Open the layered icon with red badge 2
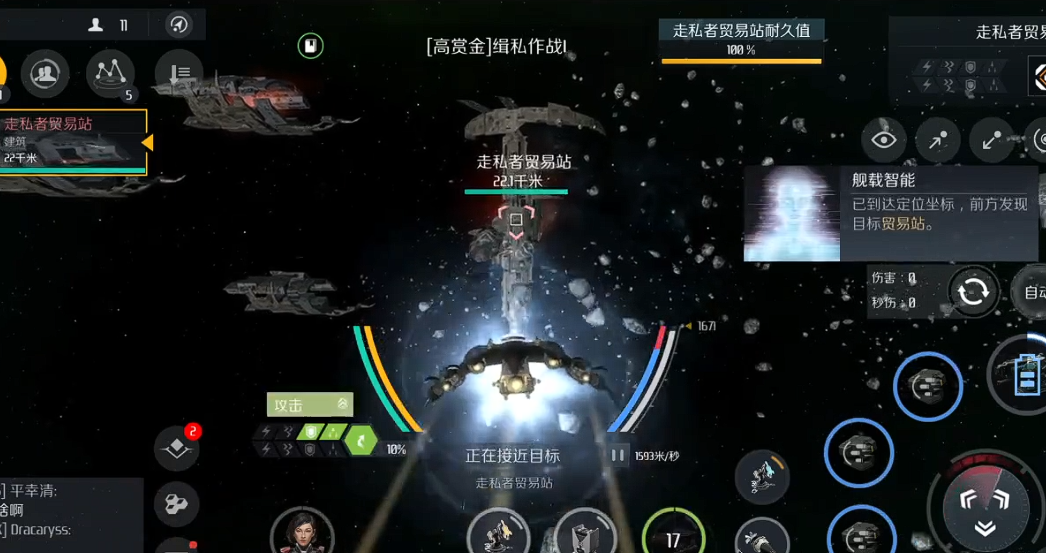 point(176,449)
